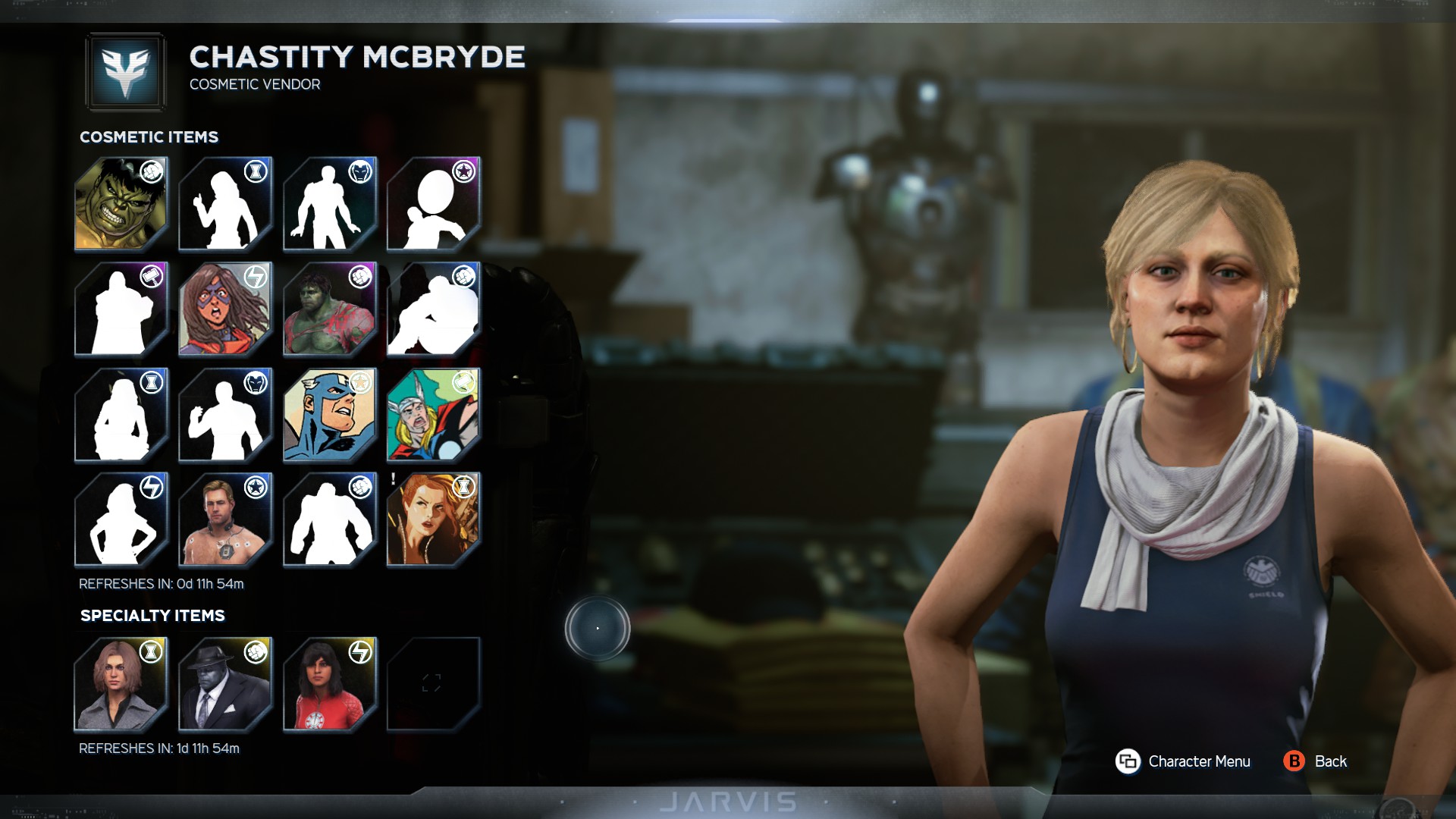Open the Character Menu
Viewport: 1456px width, 819px height.
click(1183, 761)
